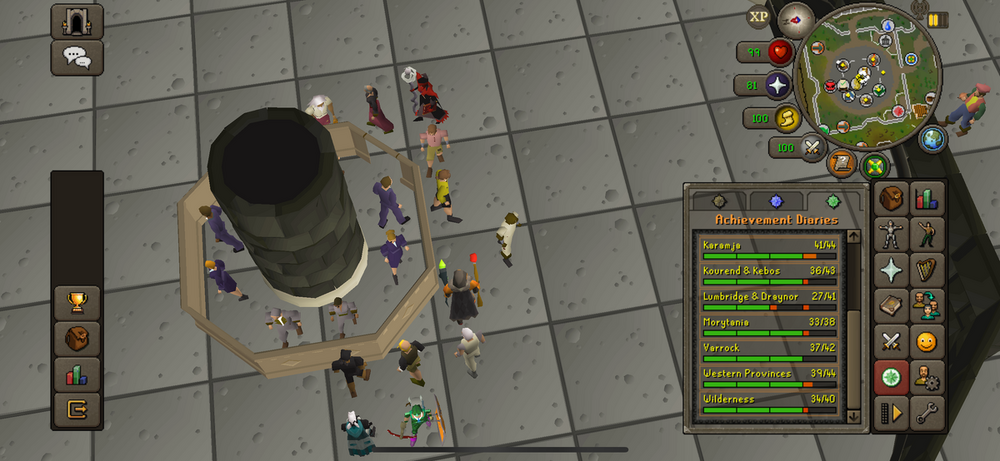1000x461 pixels.
Task: Open the settings wrench tab
Action: point(926,412)
